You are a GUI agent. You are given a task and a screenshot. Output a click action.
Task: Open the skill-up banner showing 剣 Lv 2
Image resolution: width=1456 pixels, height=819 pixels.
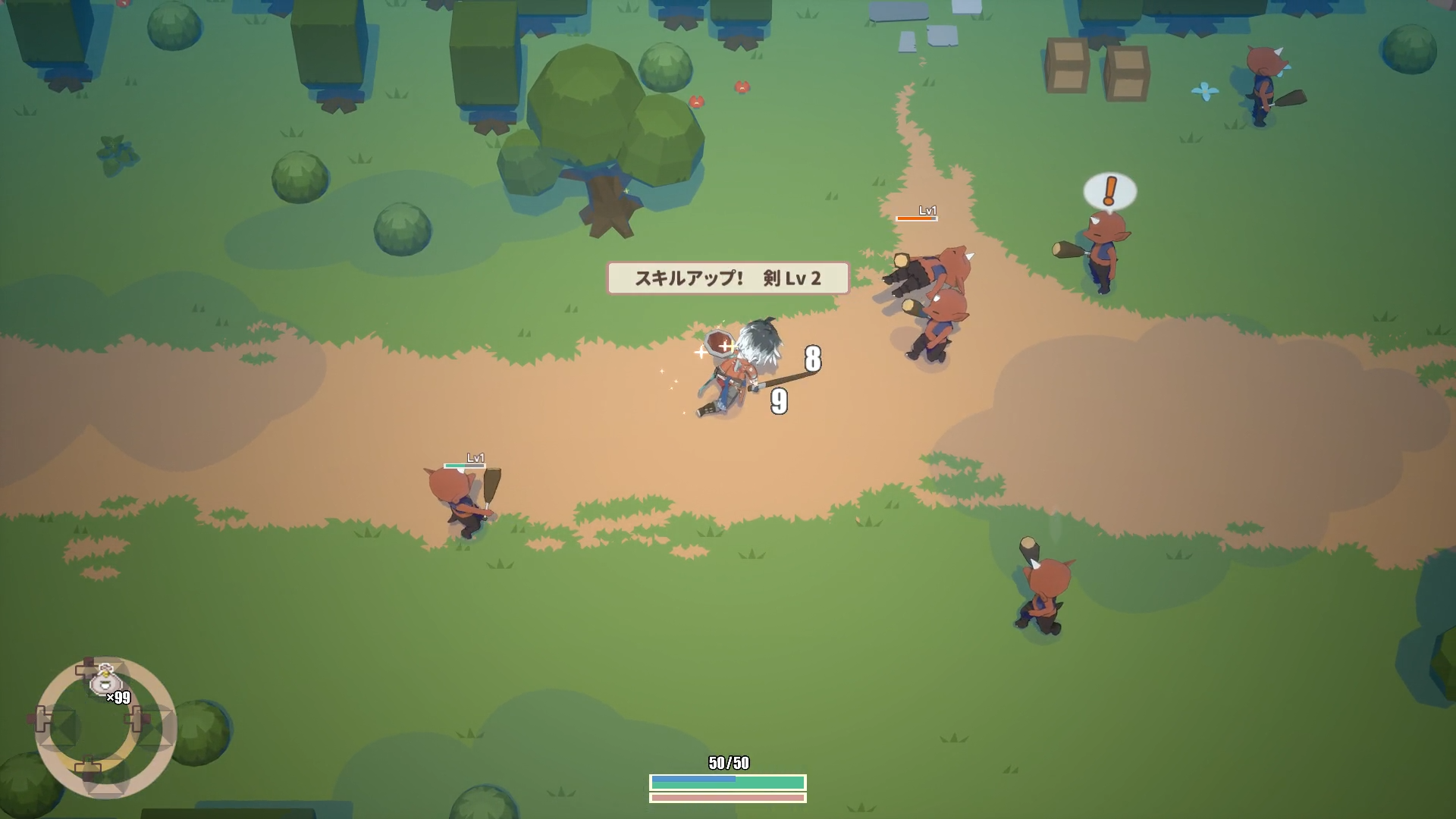tap(729, 278)
